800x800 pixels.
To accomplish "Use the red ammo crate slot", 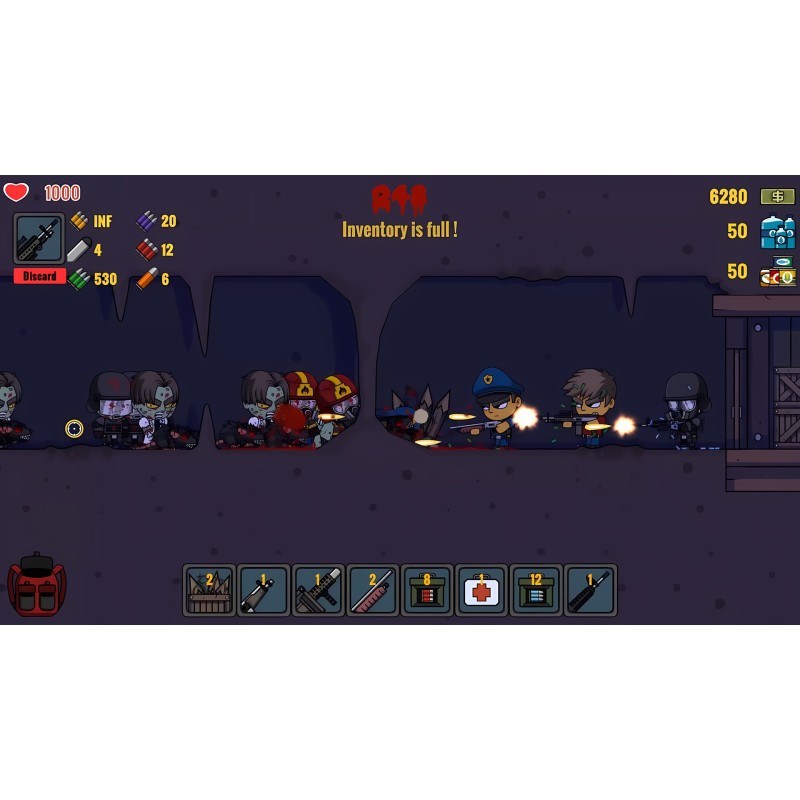I will pos(426,590).
